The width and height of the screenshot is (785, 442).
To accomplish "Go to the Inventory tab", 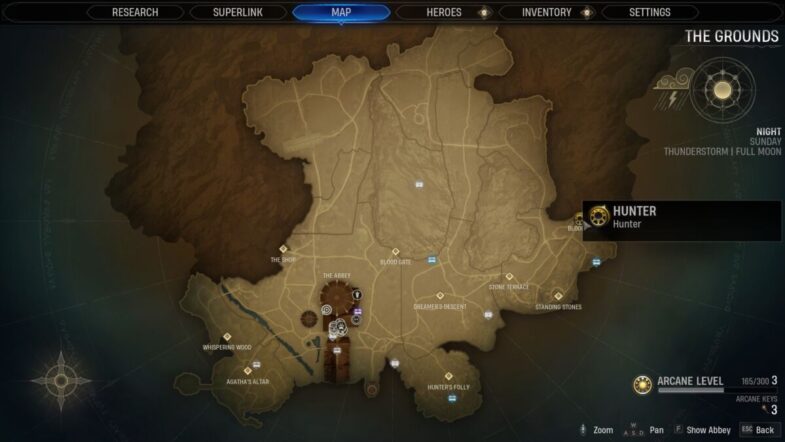I will (x=547, y=13).
